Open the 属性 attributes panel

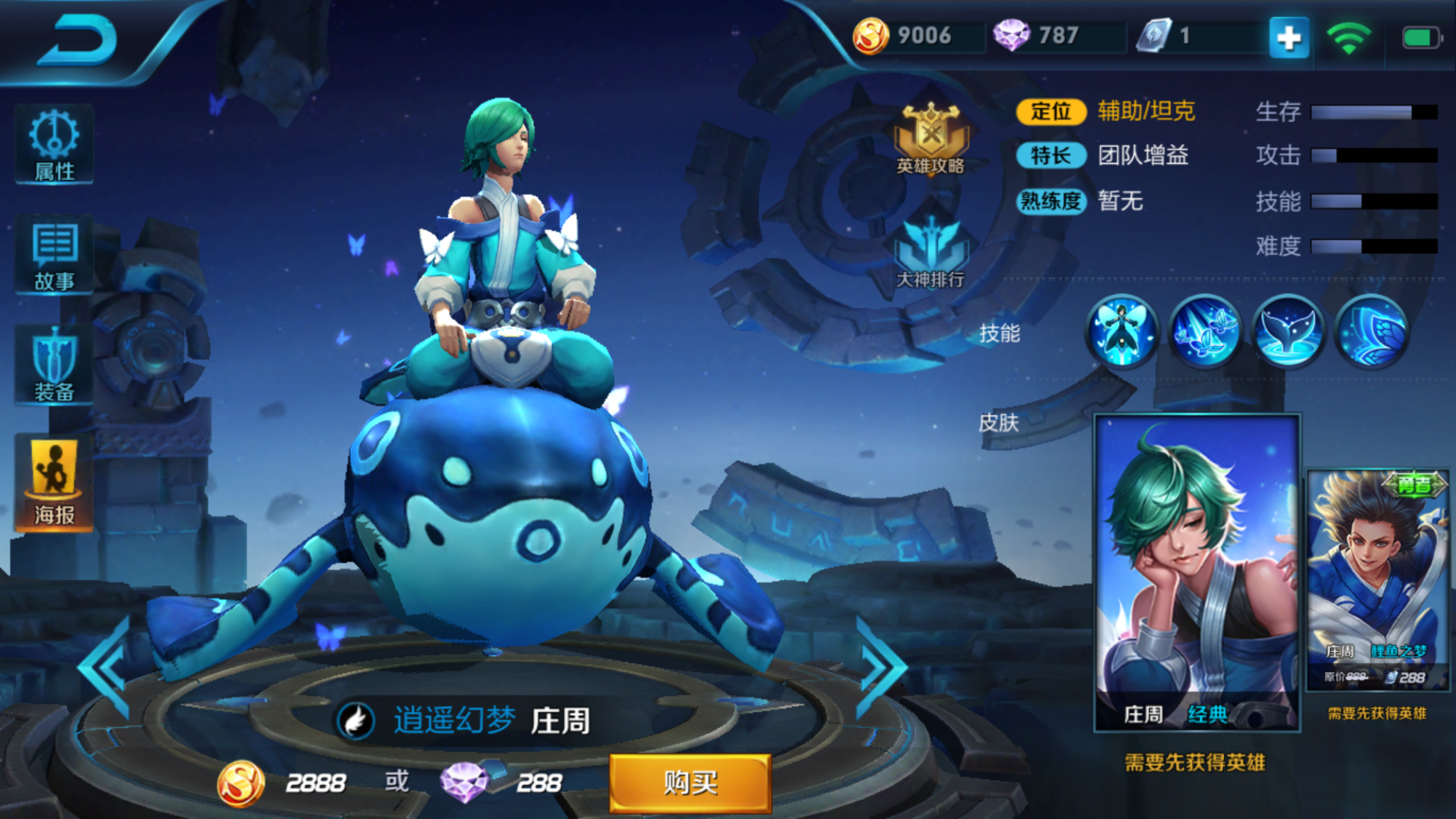click(x=54, y=144)
